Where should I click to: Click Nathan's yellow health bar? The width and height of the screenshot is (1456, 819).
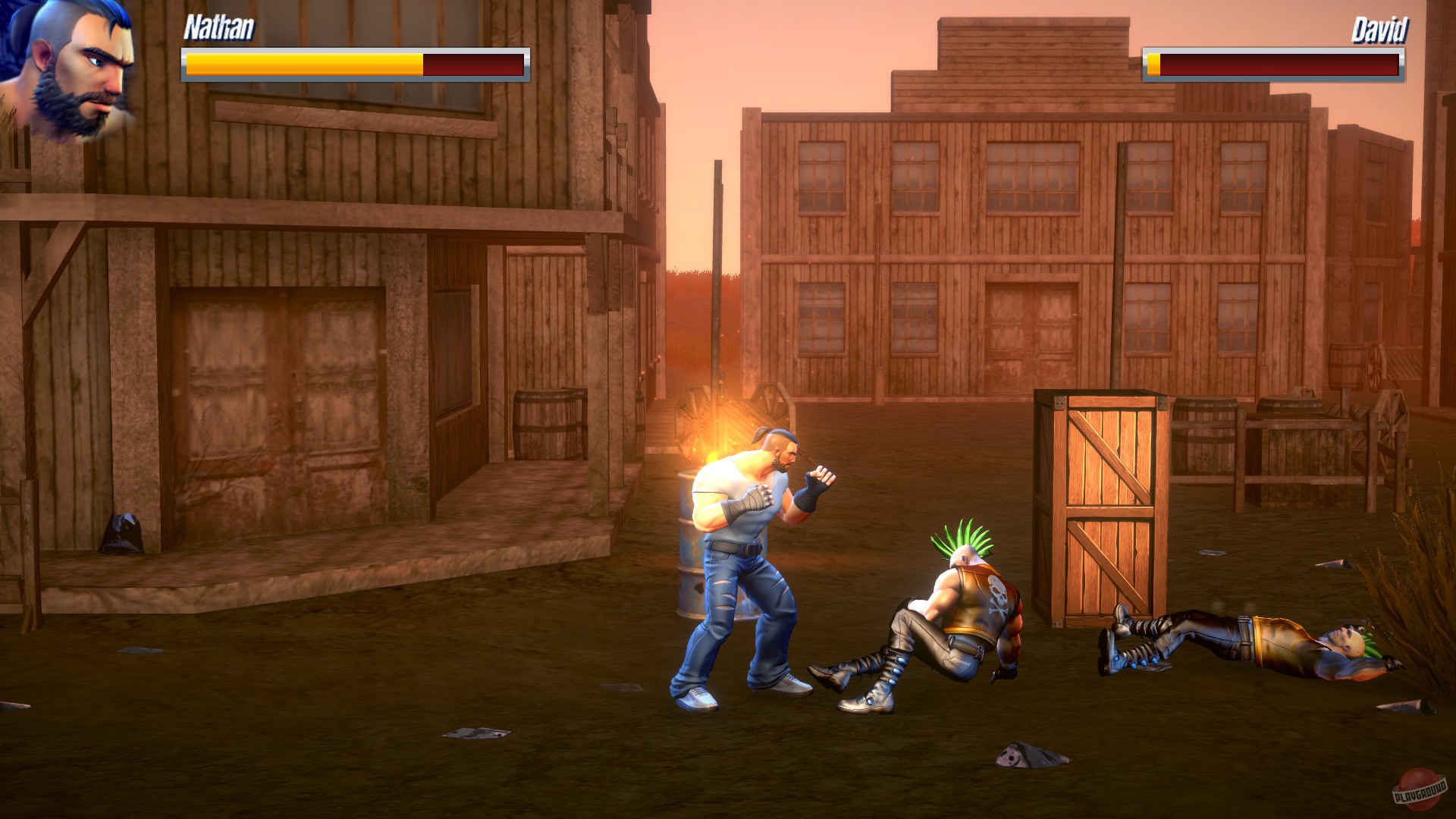coord(303,63)
